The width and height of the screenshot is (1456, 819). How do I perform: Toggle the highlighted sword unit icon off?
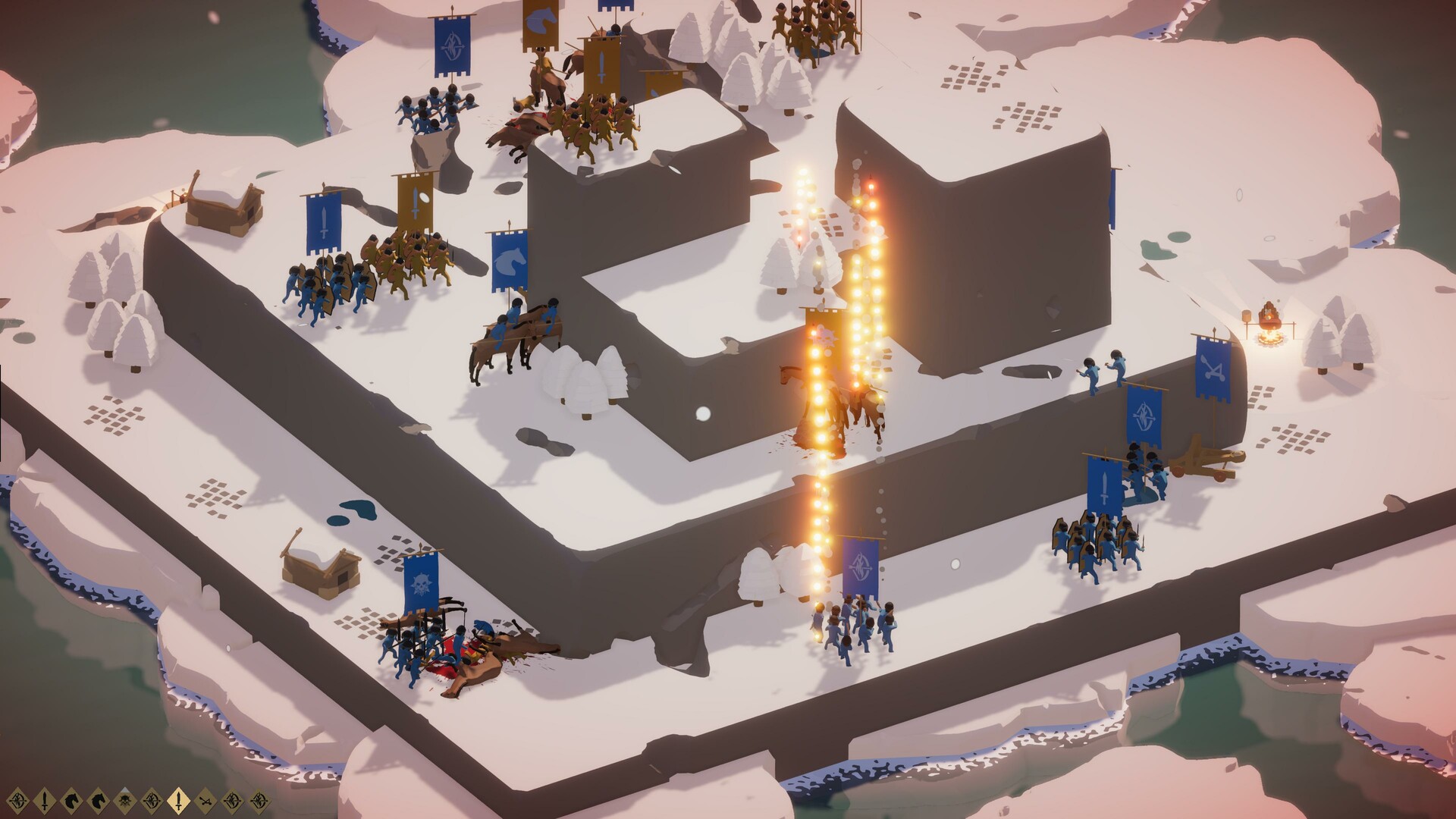tap(178, 799)
